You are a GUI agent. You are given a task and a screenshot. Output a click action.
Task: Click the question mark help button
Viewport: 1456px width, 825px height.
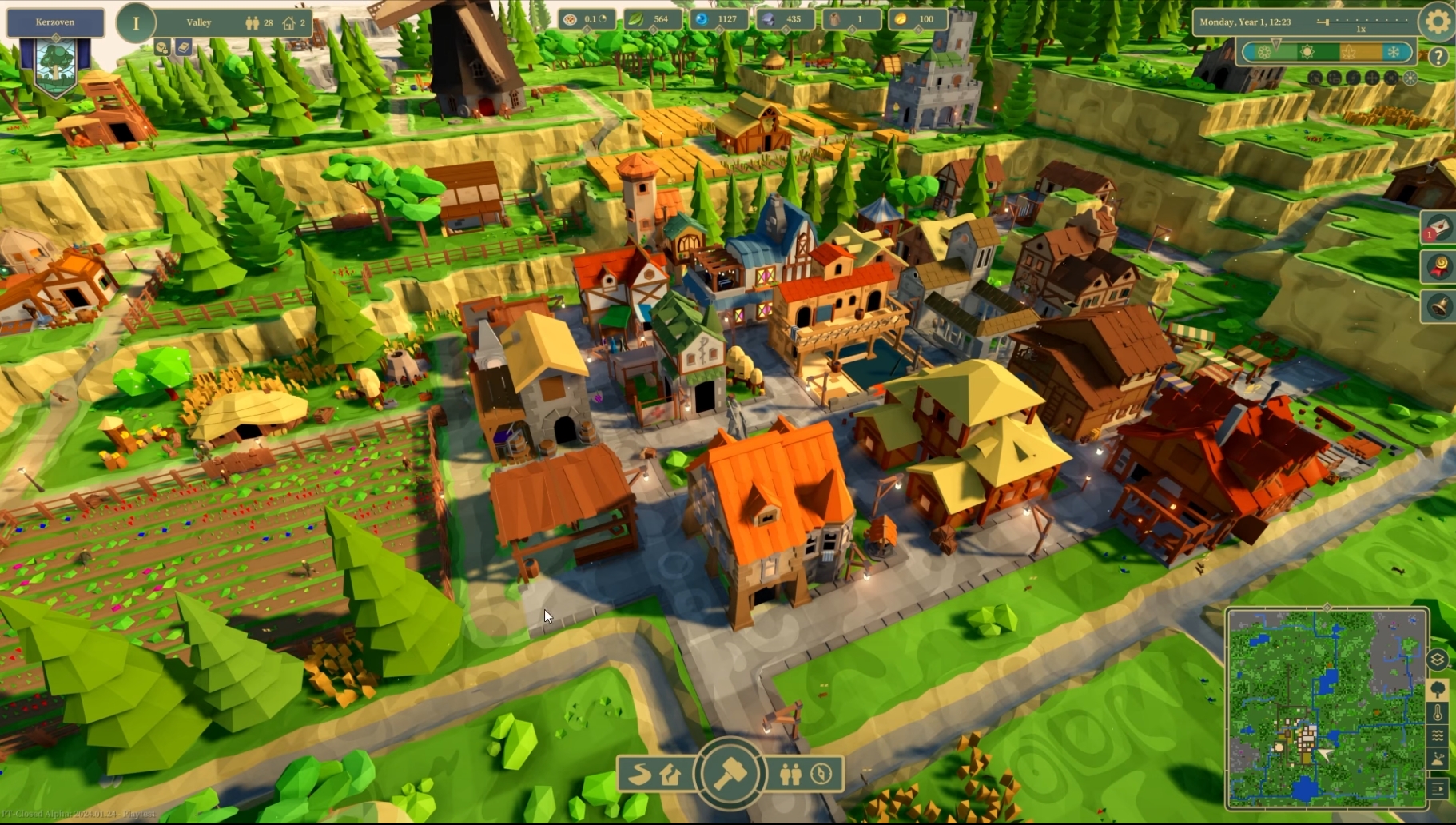[1438, 57]
